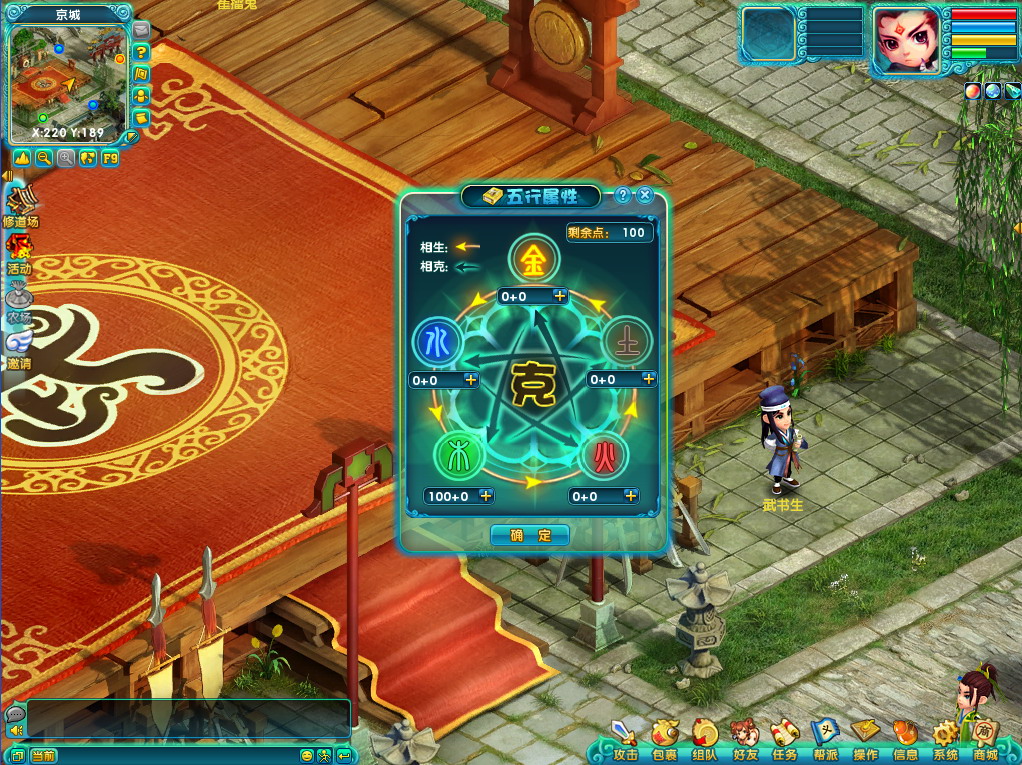Add a point to the 金 element

(560, 296)
